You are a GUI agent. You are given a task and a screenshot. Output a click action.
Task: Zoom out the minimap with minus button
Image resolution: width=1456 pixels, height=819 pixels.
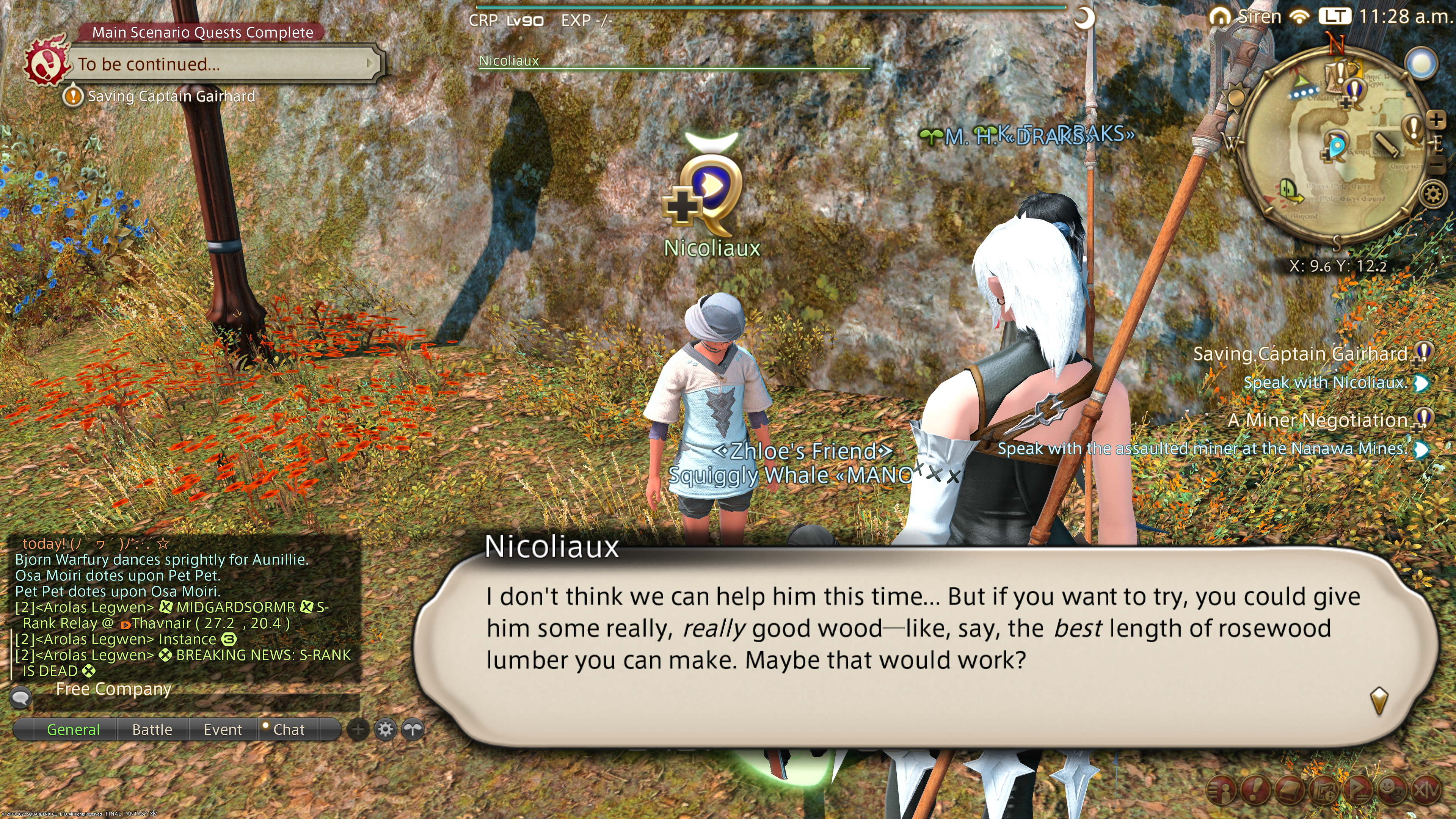coord(1436,165)
